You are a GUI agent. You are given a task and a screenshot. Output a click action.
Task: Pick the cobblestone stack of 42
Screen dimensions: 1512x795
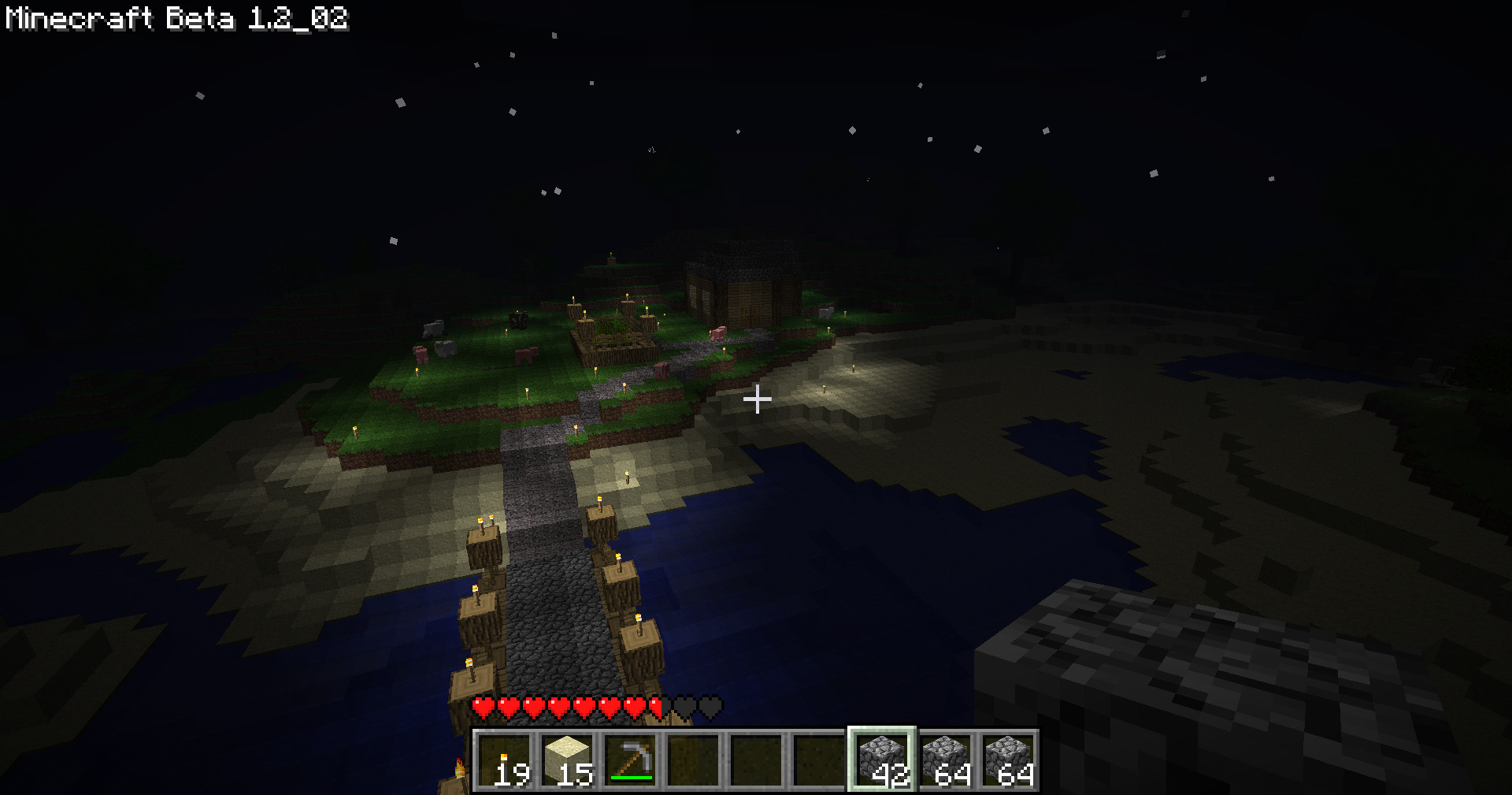(x=882, y=760)
